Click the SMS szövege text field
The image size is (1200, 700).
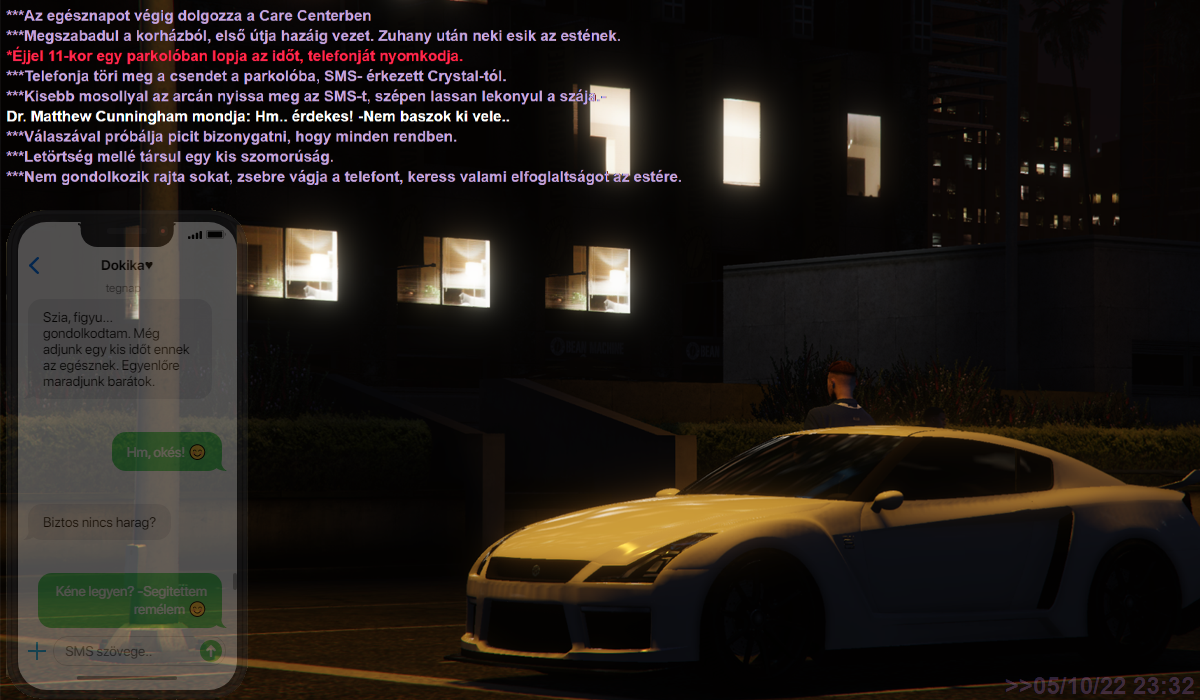point(123,652)
